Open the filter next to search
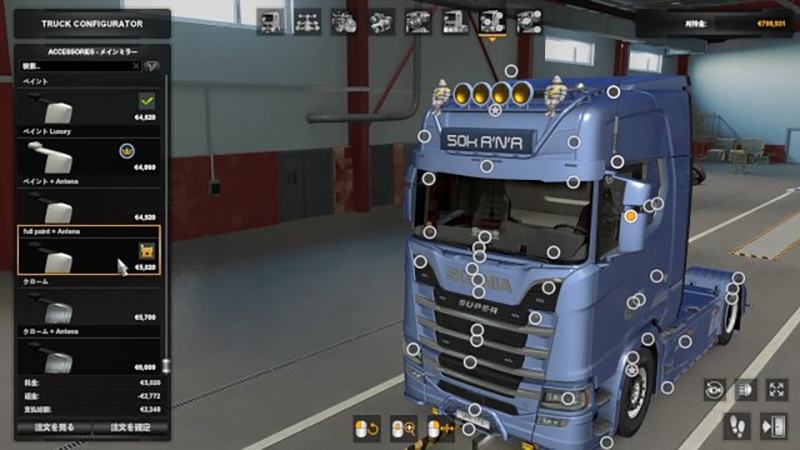This screenshot has width=800, height=450. click(x=153, y=66)
